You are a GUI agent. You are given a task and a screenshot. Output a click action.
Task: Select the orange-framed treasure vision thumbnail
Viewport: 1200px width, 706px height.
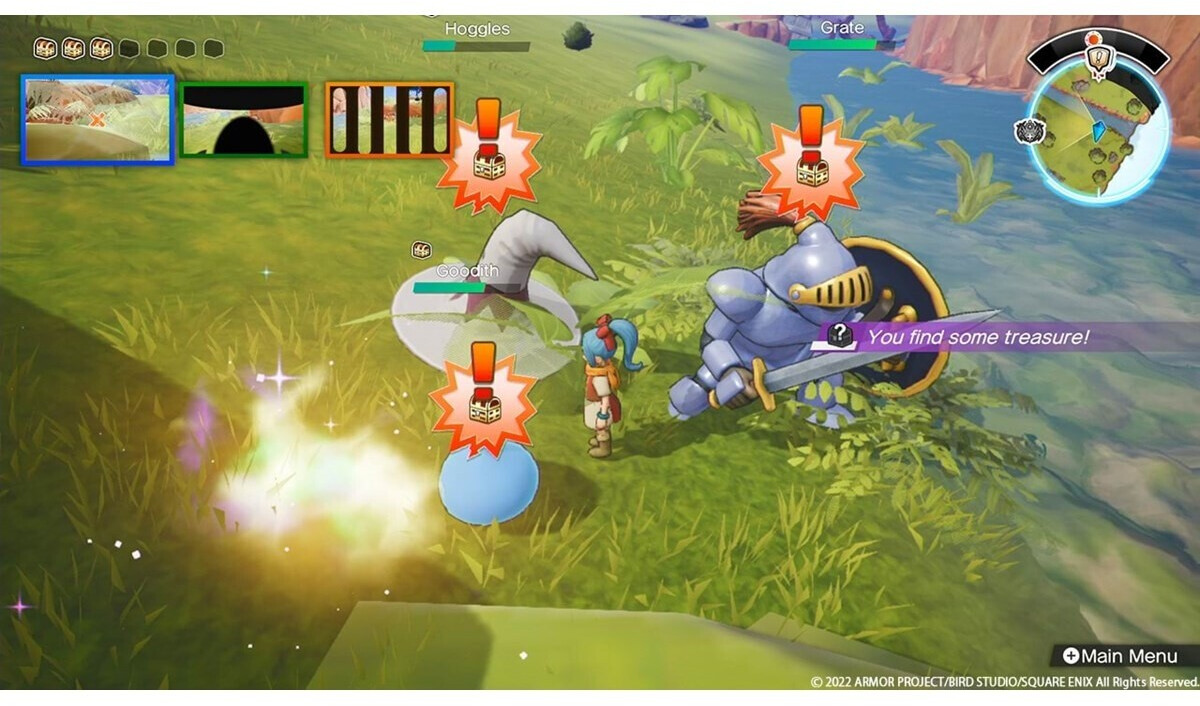coord(389,120)
